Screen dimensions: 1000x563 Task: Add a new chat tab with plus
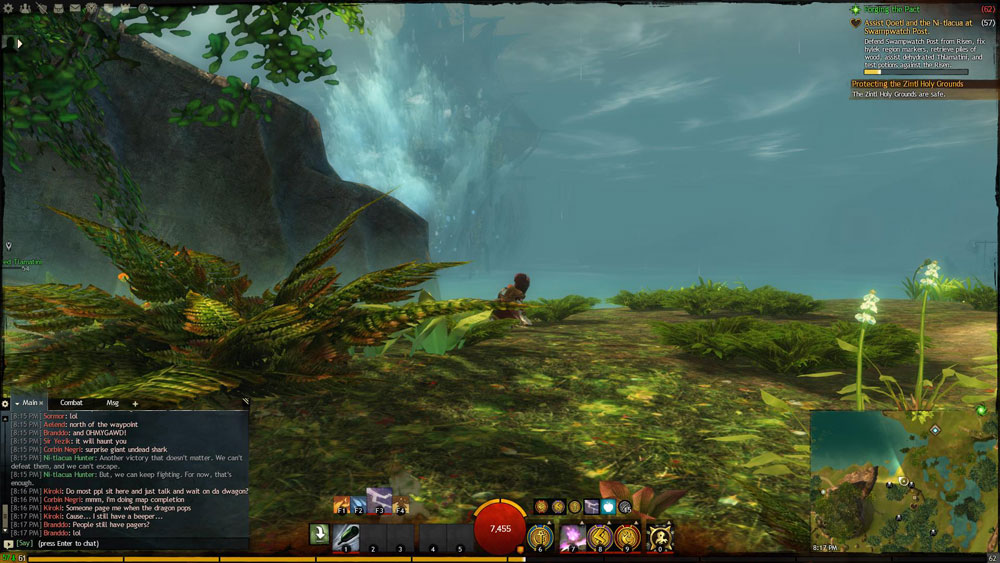pyautogui.click(x=135, y=403)
